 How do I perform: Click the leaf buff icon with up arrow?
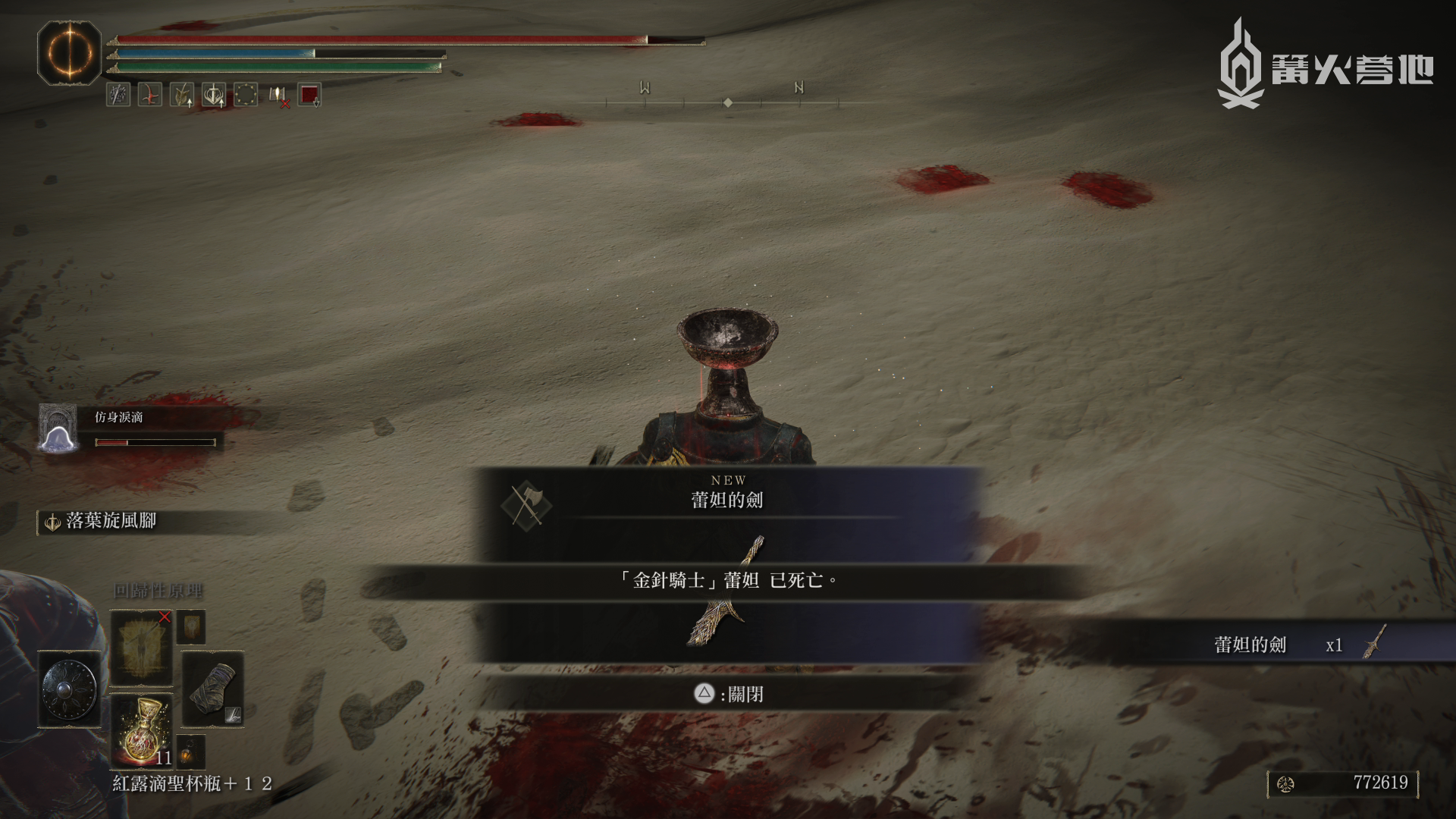pos(182,95)
